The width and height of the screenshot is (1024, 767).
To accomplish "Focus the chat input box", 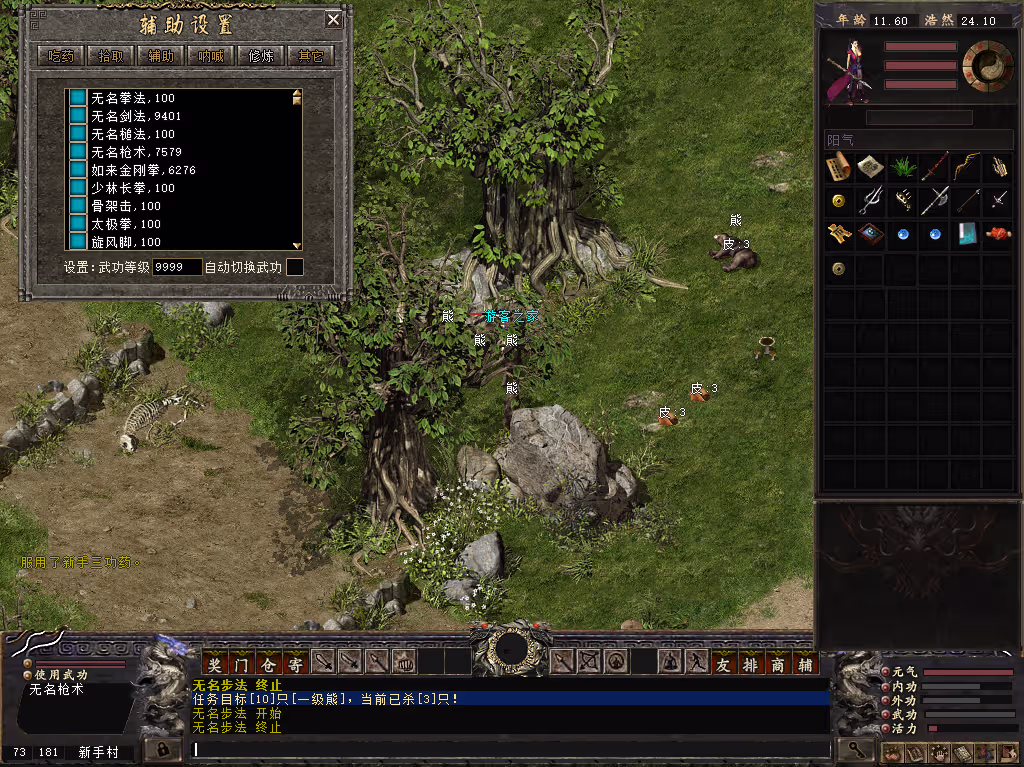I will click(510, 748).
